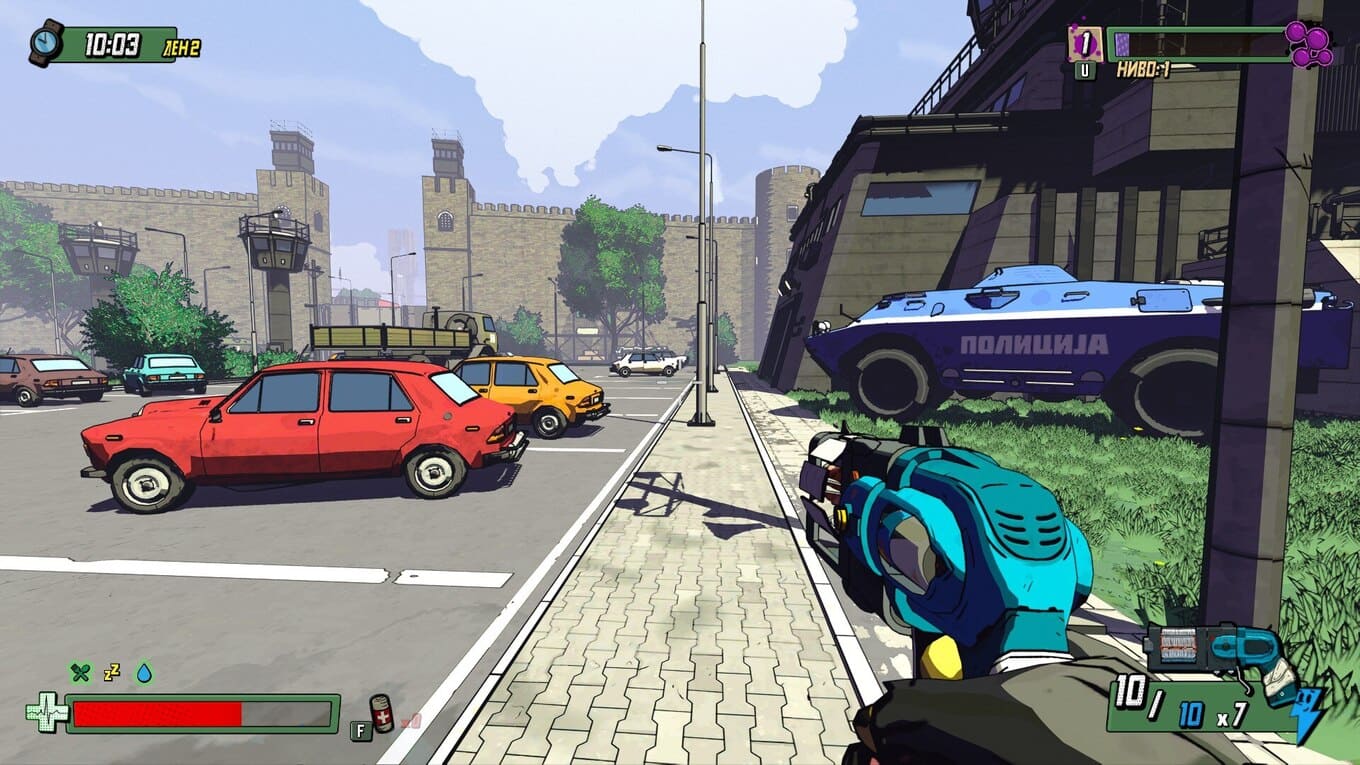The width and height of the screenshot is (1360, 765).
Task: Use the red medkit canister item
Action: pos(381,713)
